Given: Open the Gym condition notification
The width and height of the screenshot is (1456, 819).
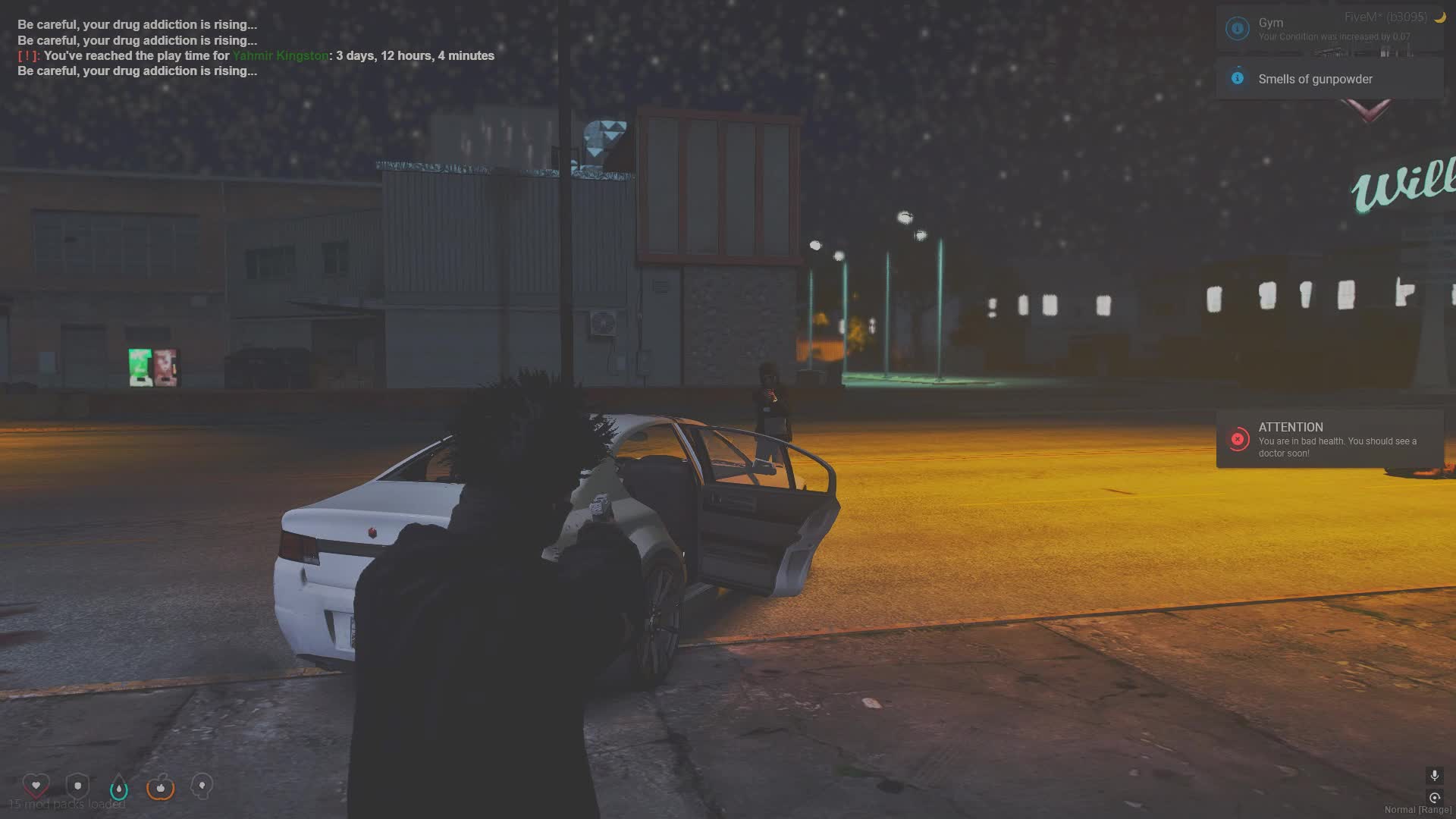Looking at the screenshot, I should (x=1330, y=29).
